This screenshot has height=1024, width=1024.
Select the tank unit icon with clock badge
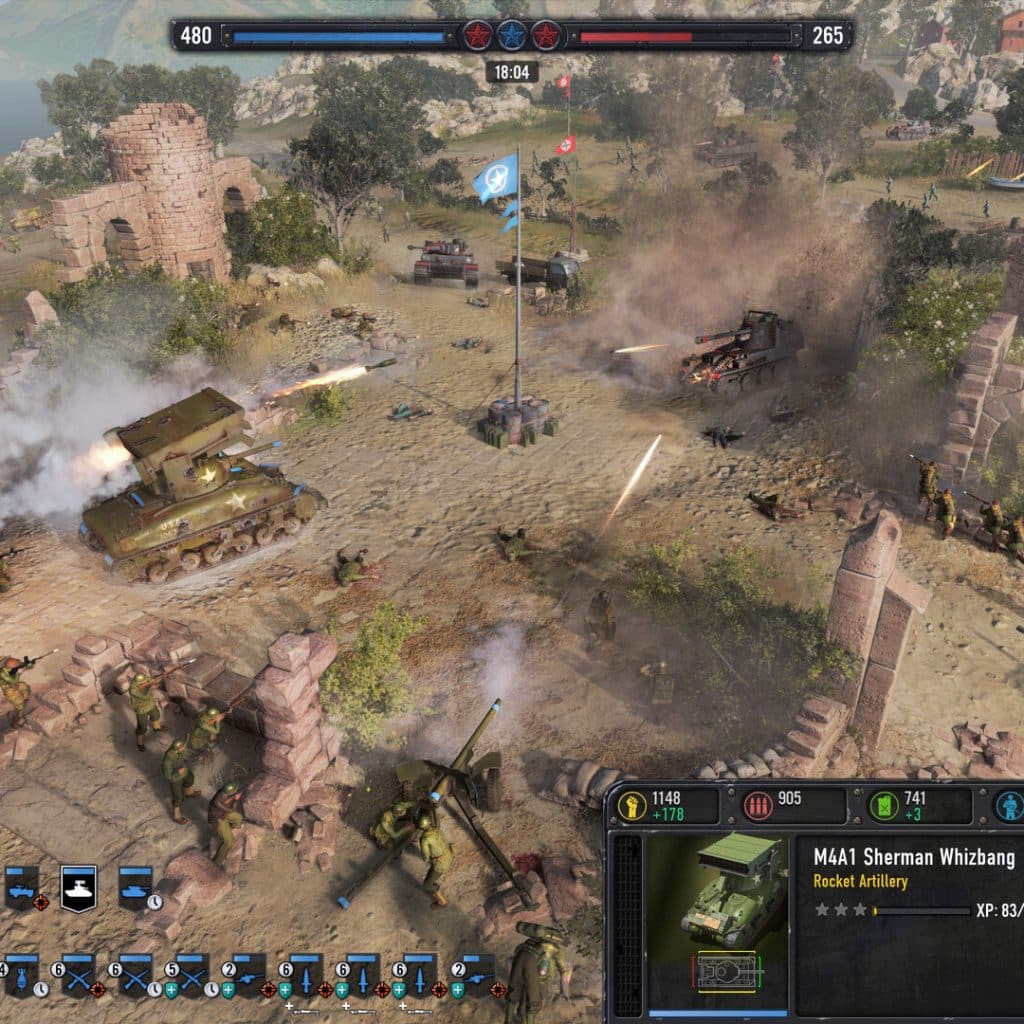pos(135,886)
